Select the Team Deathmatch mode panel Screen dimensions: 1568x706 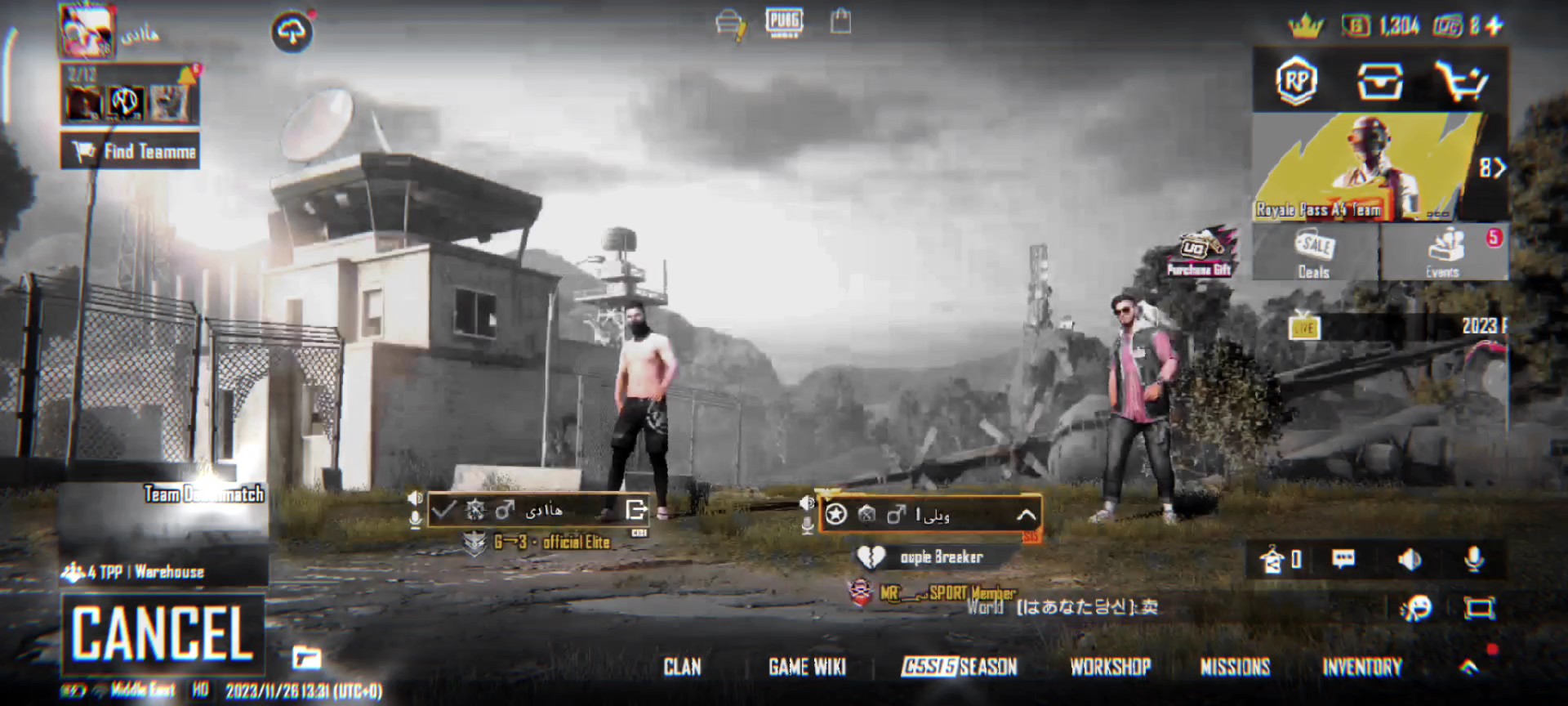click(x=163, y=531)
